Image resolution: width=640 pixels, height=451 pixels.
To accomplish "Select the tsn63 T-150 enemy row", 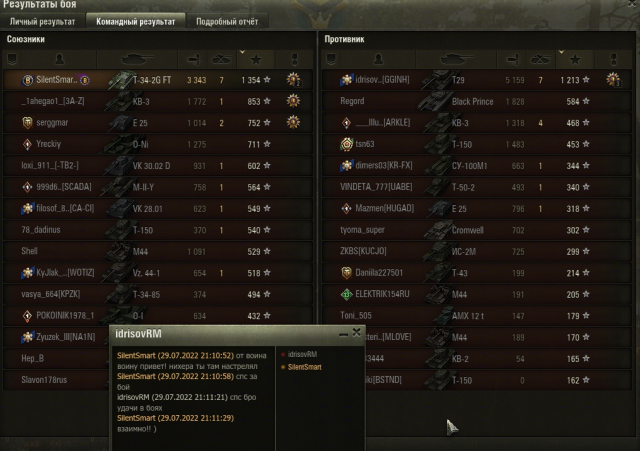I will tap(470, 144).
